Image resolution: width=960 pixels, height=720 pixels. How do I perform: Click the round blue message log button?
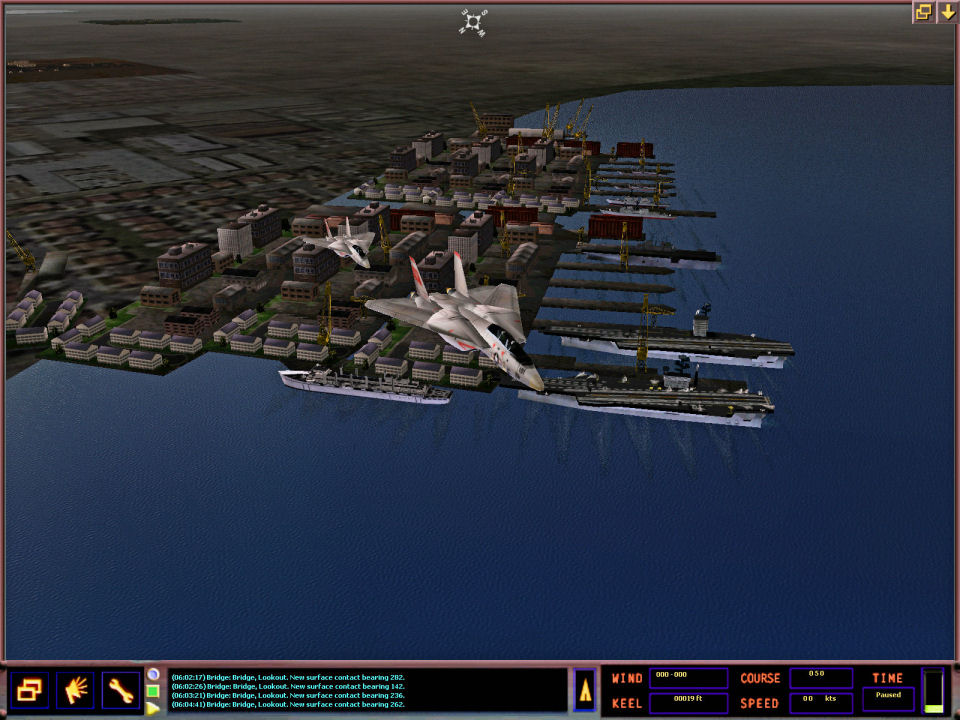tap(153, 674)
